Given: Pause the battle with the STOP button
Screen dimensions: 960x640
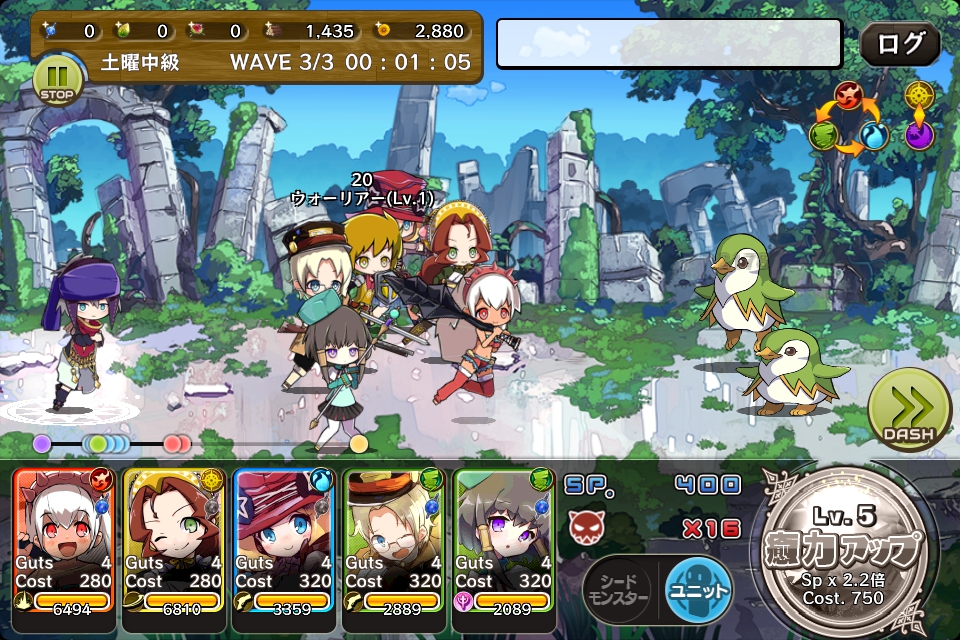Looking at the screenshot, I should point(56,81).
